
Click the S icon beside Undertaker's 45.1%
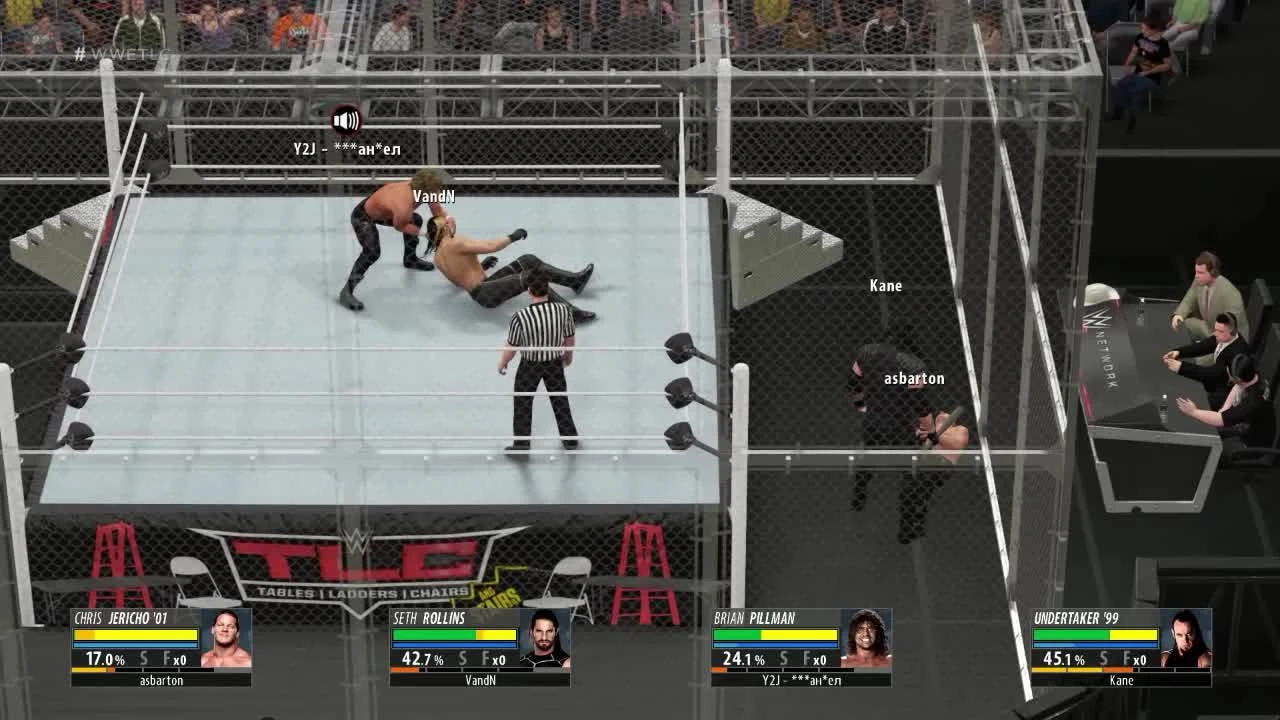(1104, 658)
